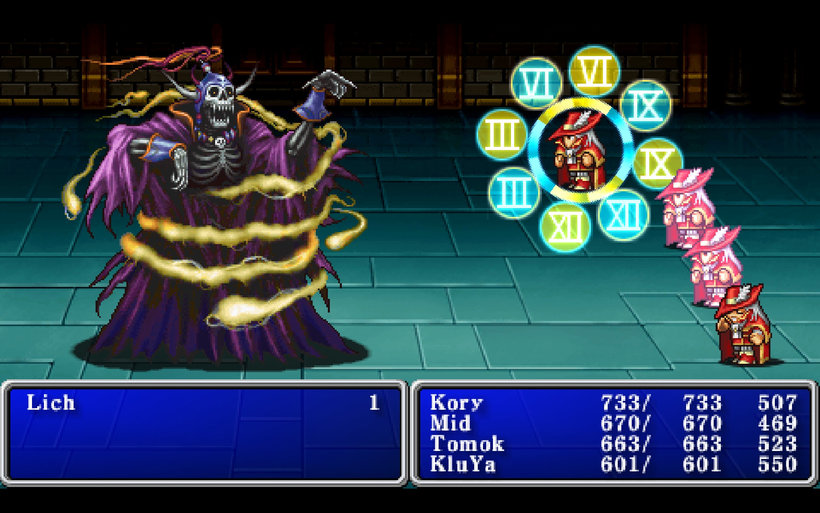The image size is (820, 513).
Task: Choose Mid's row in the party panel
Action: pos(450,423)
